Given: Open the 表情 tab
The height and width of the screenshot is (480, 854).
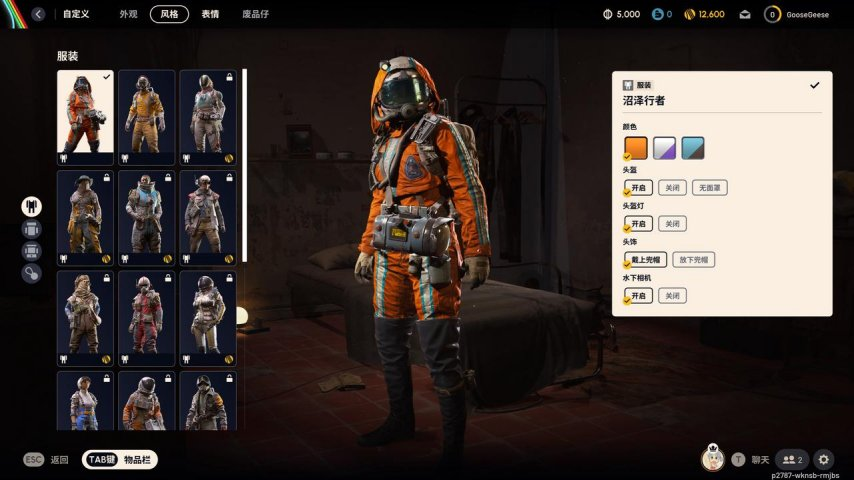Looking at the screenshot, I should click(210, 14).
